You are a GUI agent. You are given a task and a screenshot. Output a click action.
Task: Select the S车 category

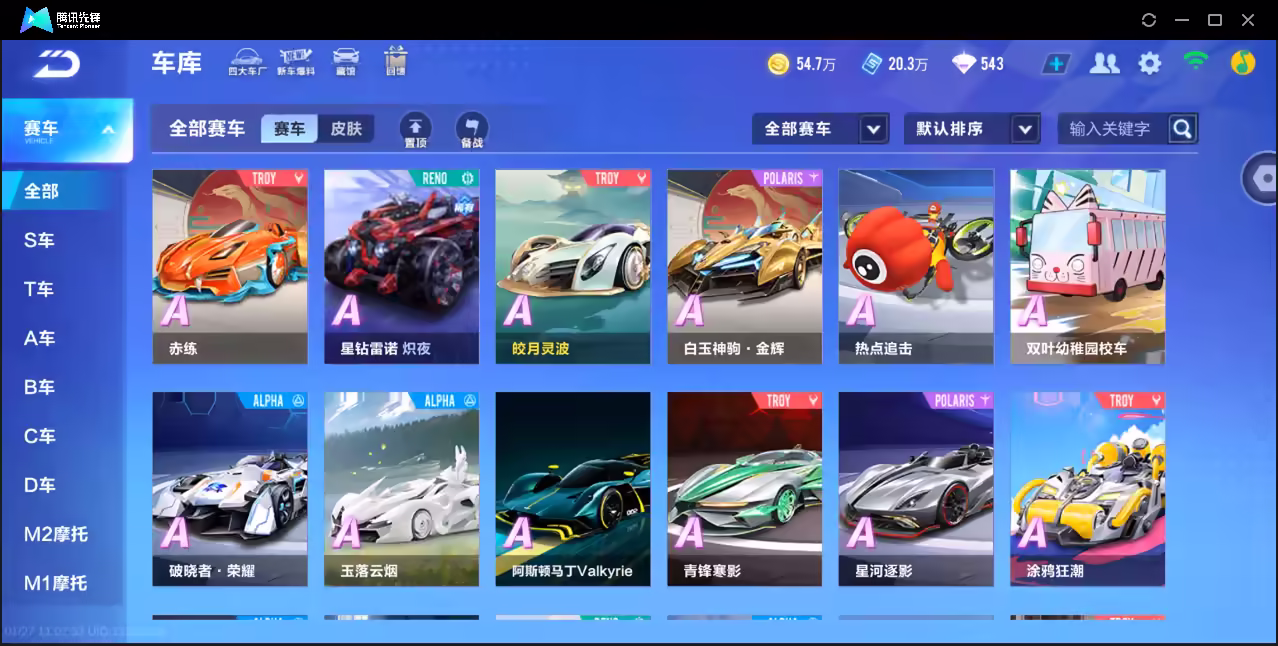[x=40, y=240]
